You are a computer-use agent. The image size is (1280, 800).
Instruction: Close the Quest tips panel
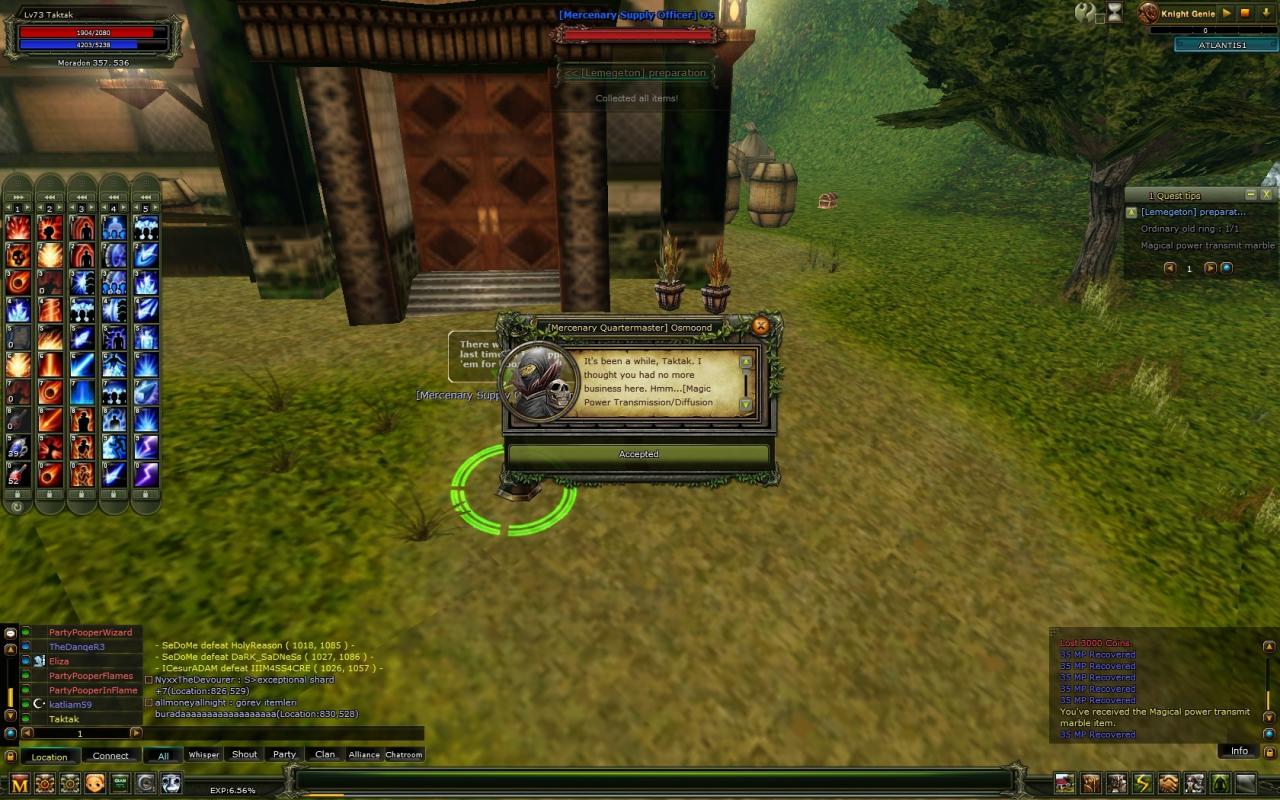tap(1266, 195)
